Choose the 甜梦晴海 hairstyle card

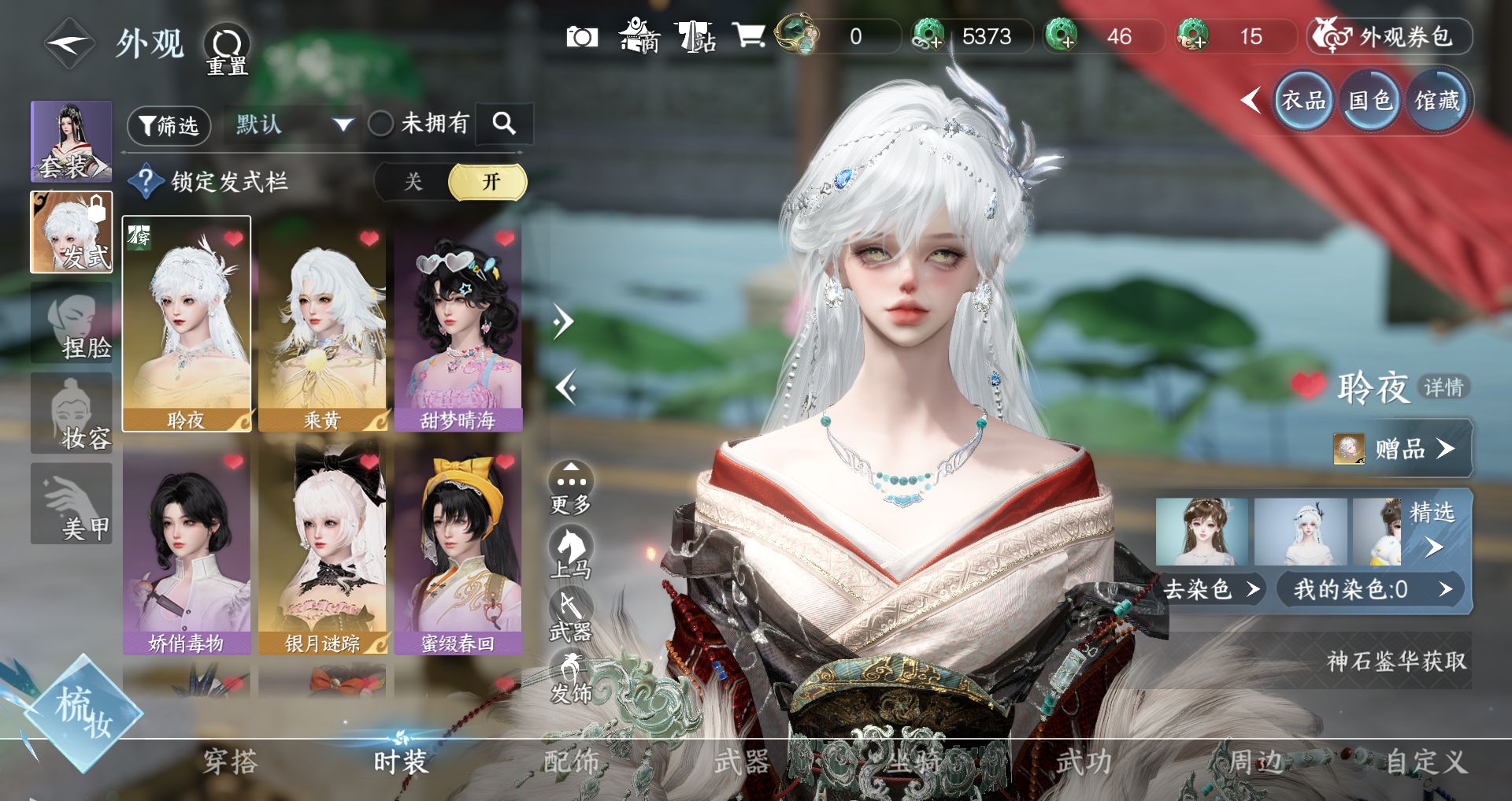(x=458, y=327)
